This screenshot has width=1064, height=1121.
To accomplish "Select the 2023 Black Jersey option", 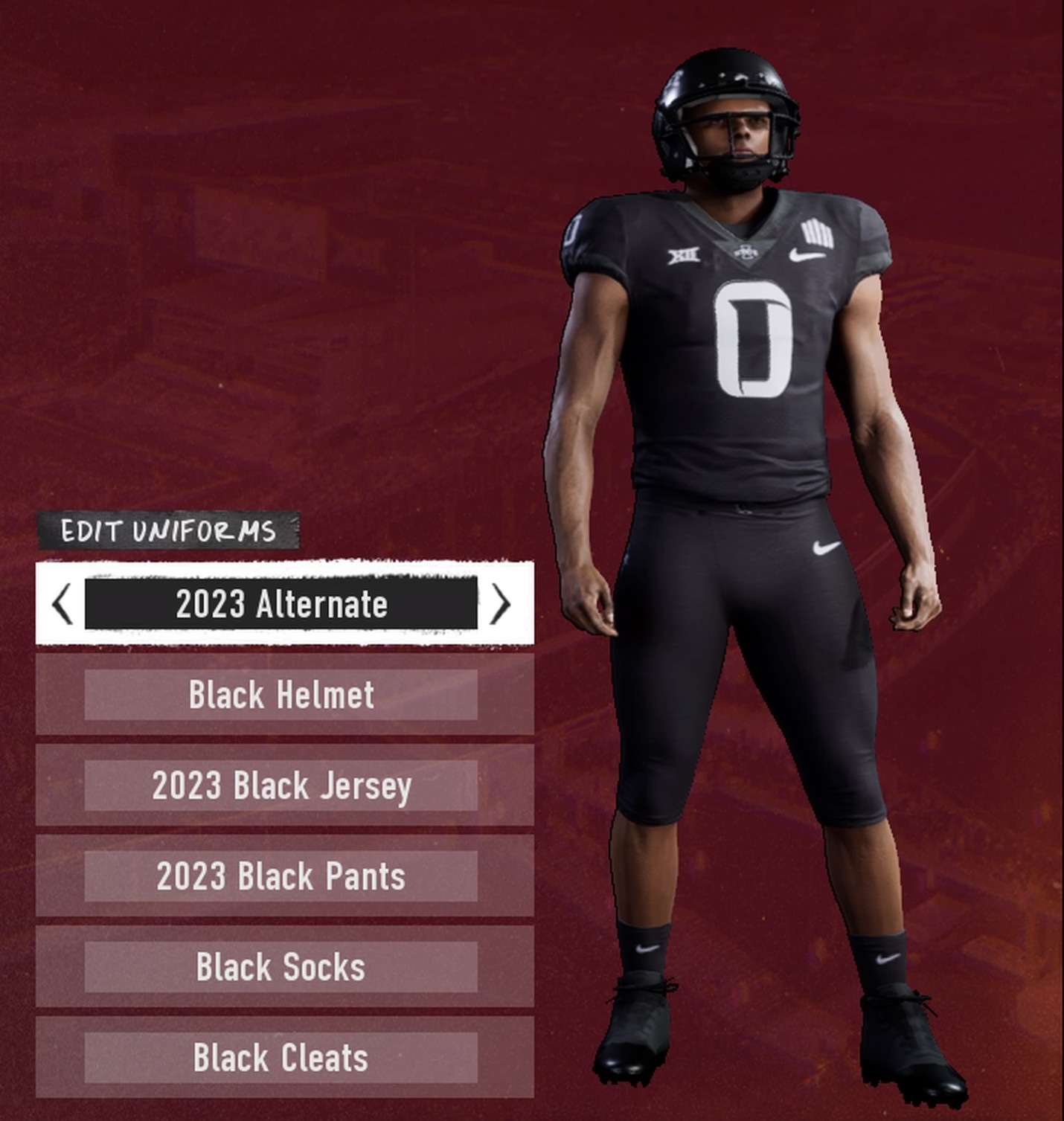I will [x=281, y=786].
